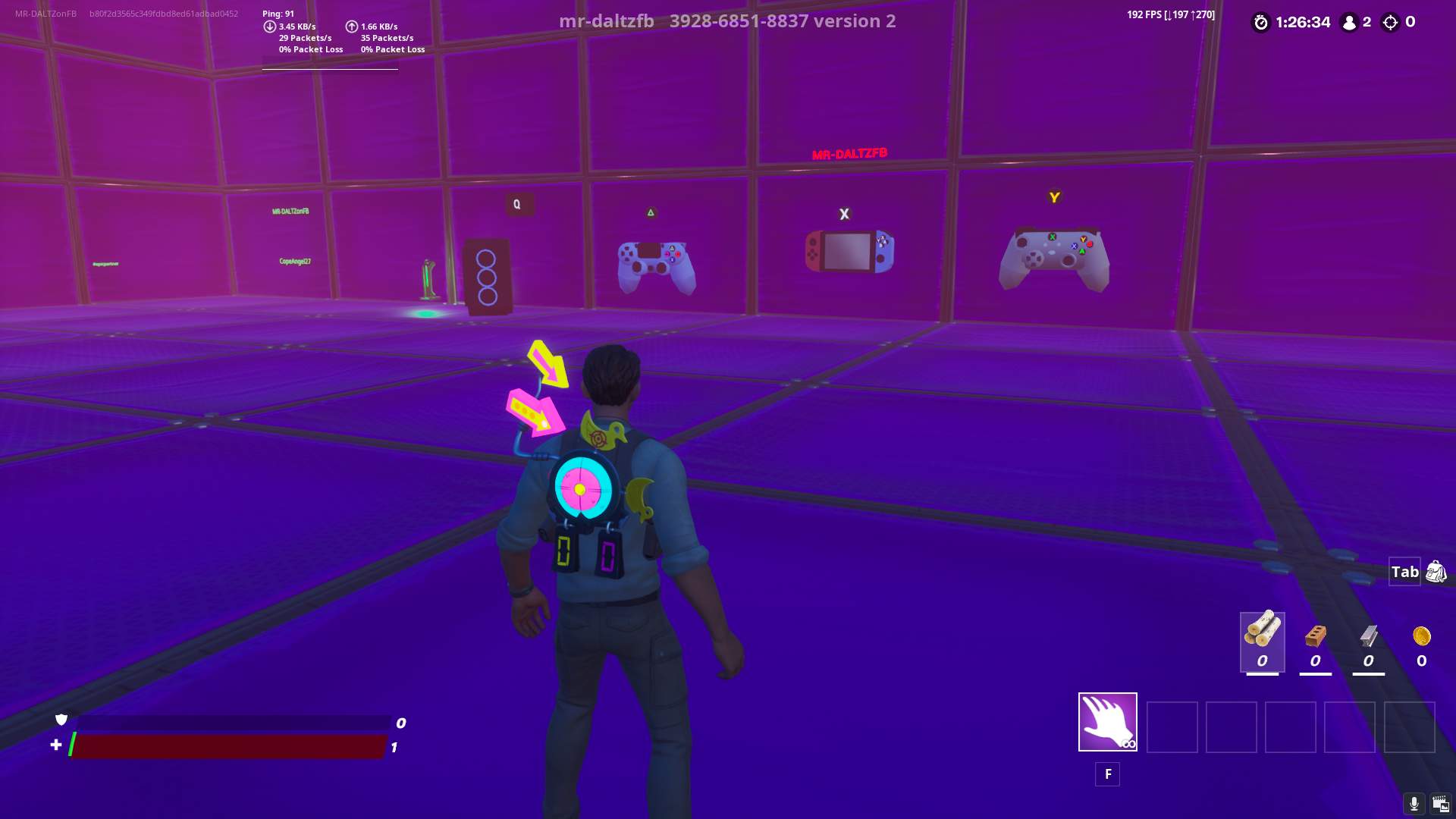Select the pickaxe slot marked F
The height and width of the screenshot is (819, 1456).
pos(1106,721)
